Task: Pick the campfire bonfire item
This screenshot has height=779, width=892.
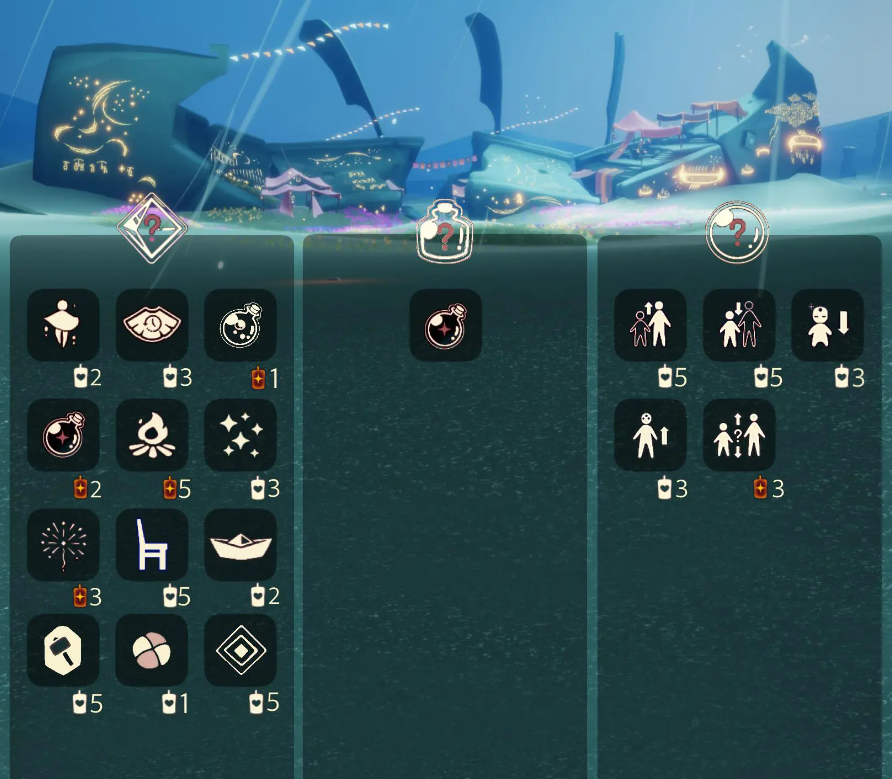Action: point(152,435)
